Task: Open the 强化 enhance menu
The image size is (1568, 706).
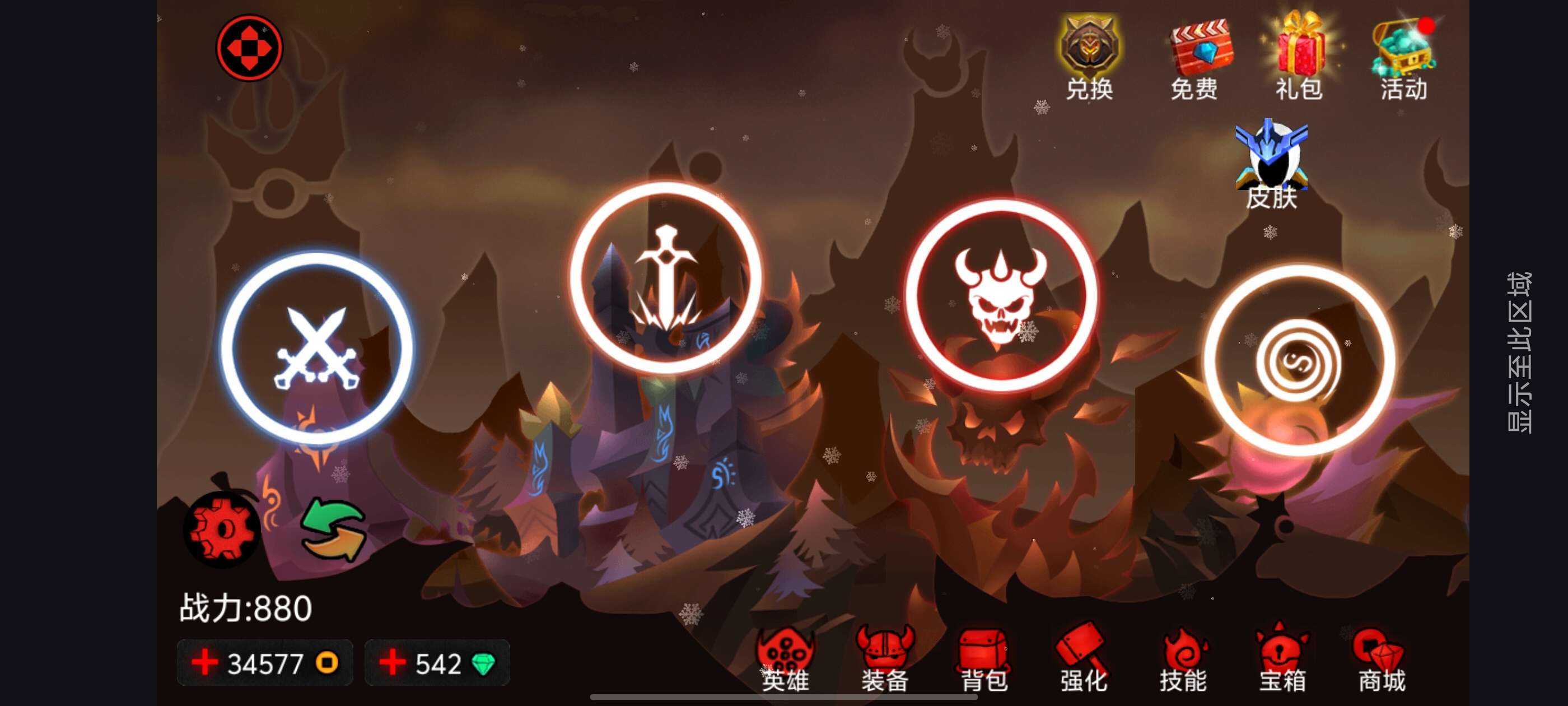Action: click(x=1084, y=662)
